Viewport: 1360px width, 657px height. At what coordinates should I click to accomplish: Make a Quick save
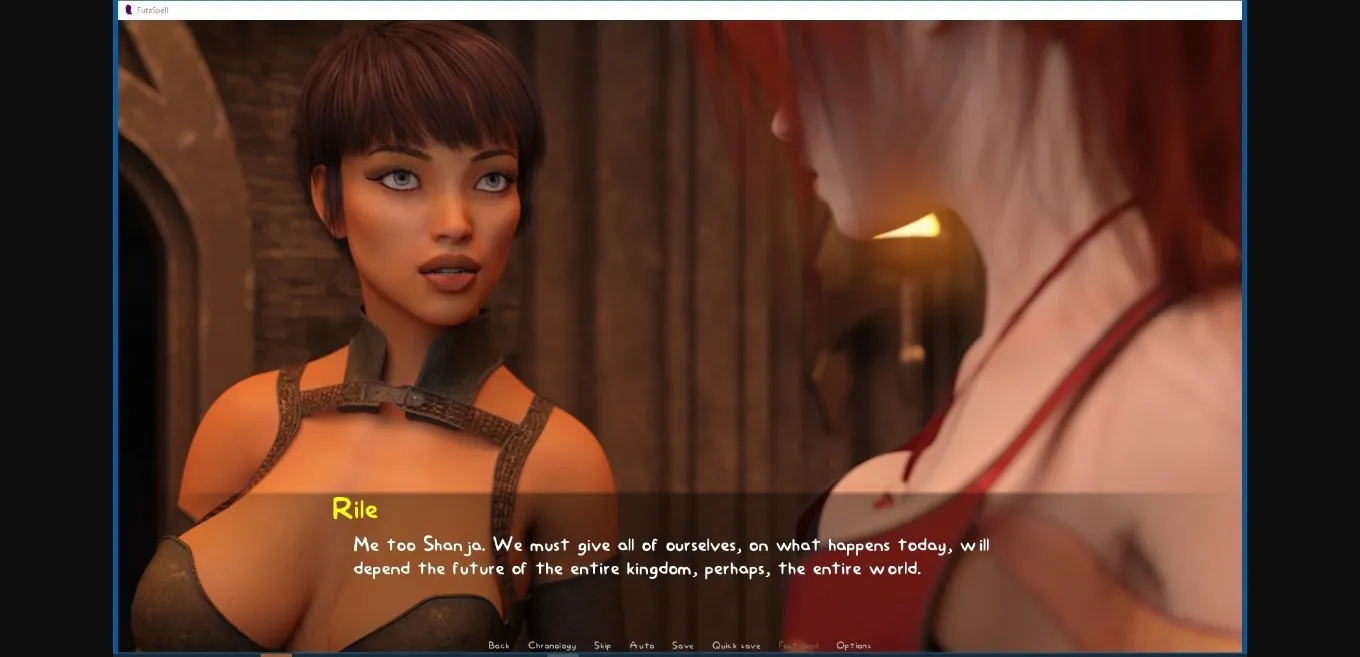pos(736,646)
